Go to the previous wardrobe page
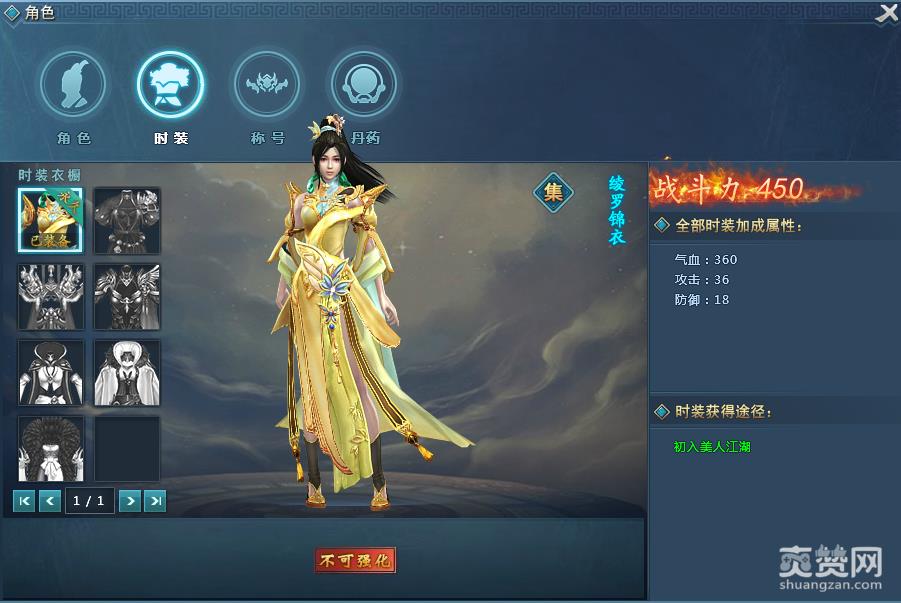This screenshot has width=901, height=603. (50, 501)
